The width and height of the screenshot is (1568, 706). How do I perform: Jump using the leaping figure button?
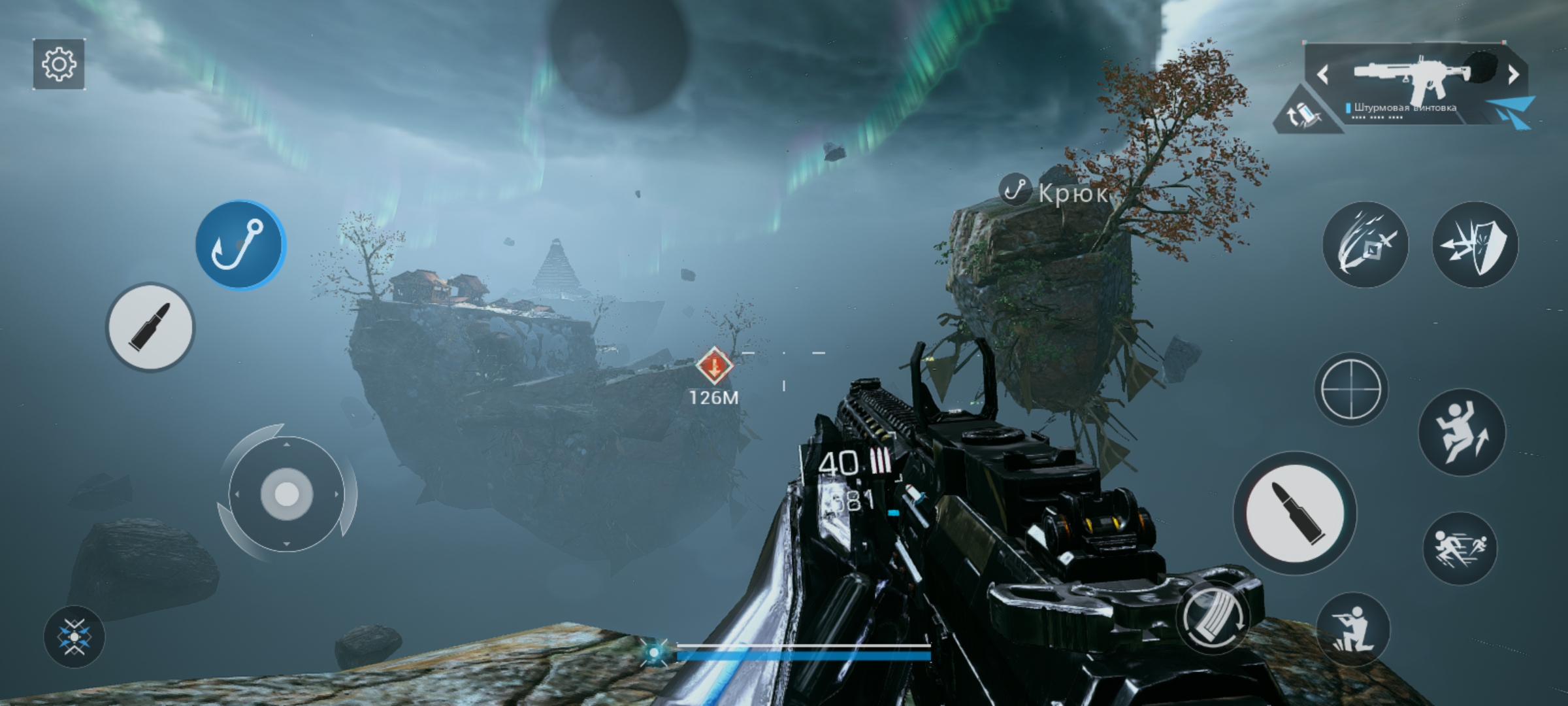[x=1462, y=432]
